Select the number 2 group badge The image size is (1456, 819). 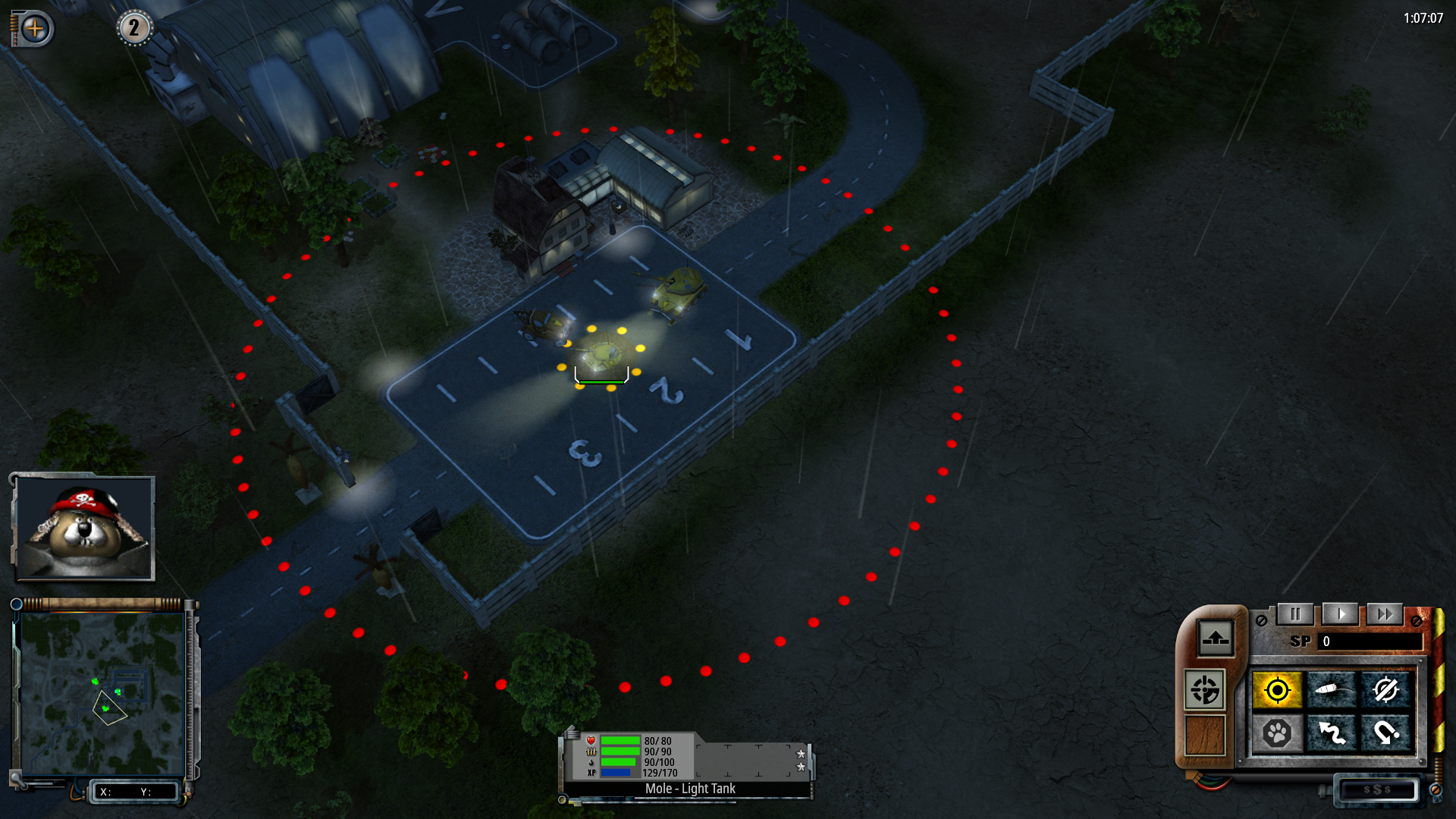click(x=134, y=28)
